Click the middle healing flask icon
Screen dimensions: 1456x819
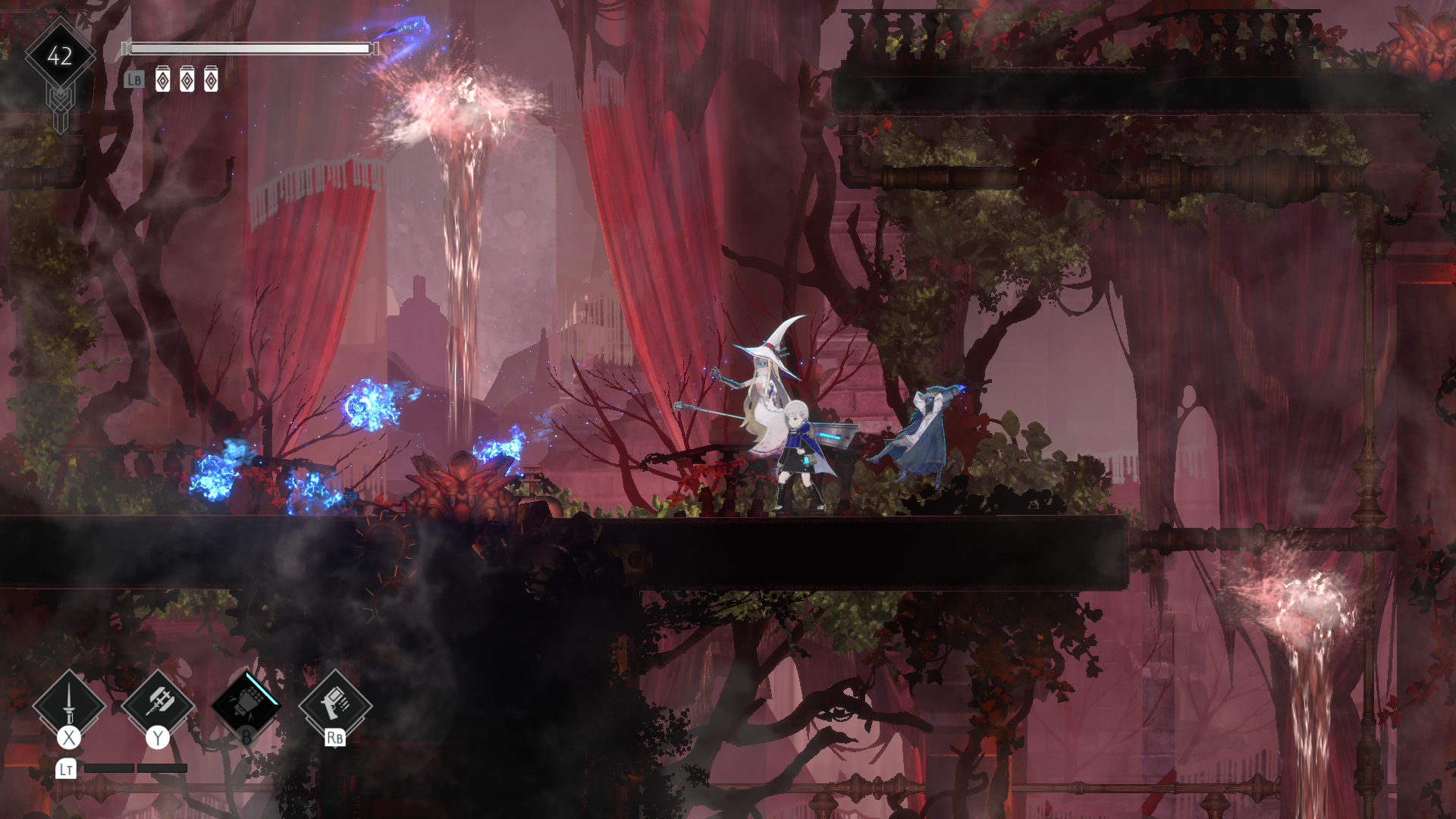[x=187, y=80]
